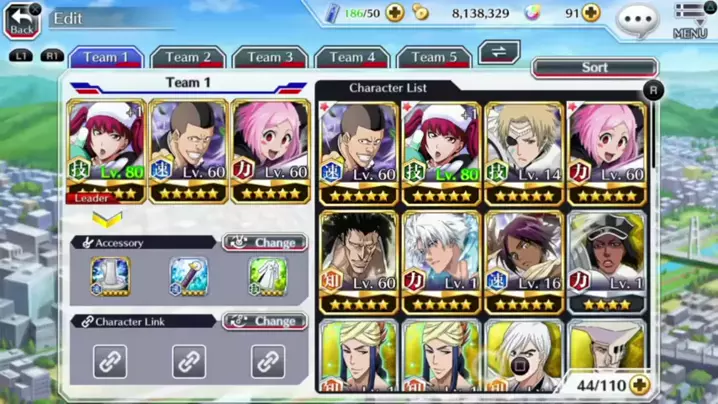Viewport: 718px width, 404px height.
Task: Open the MENU button
Action: 690,20
